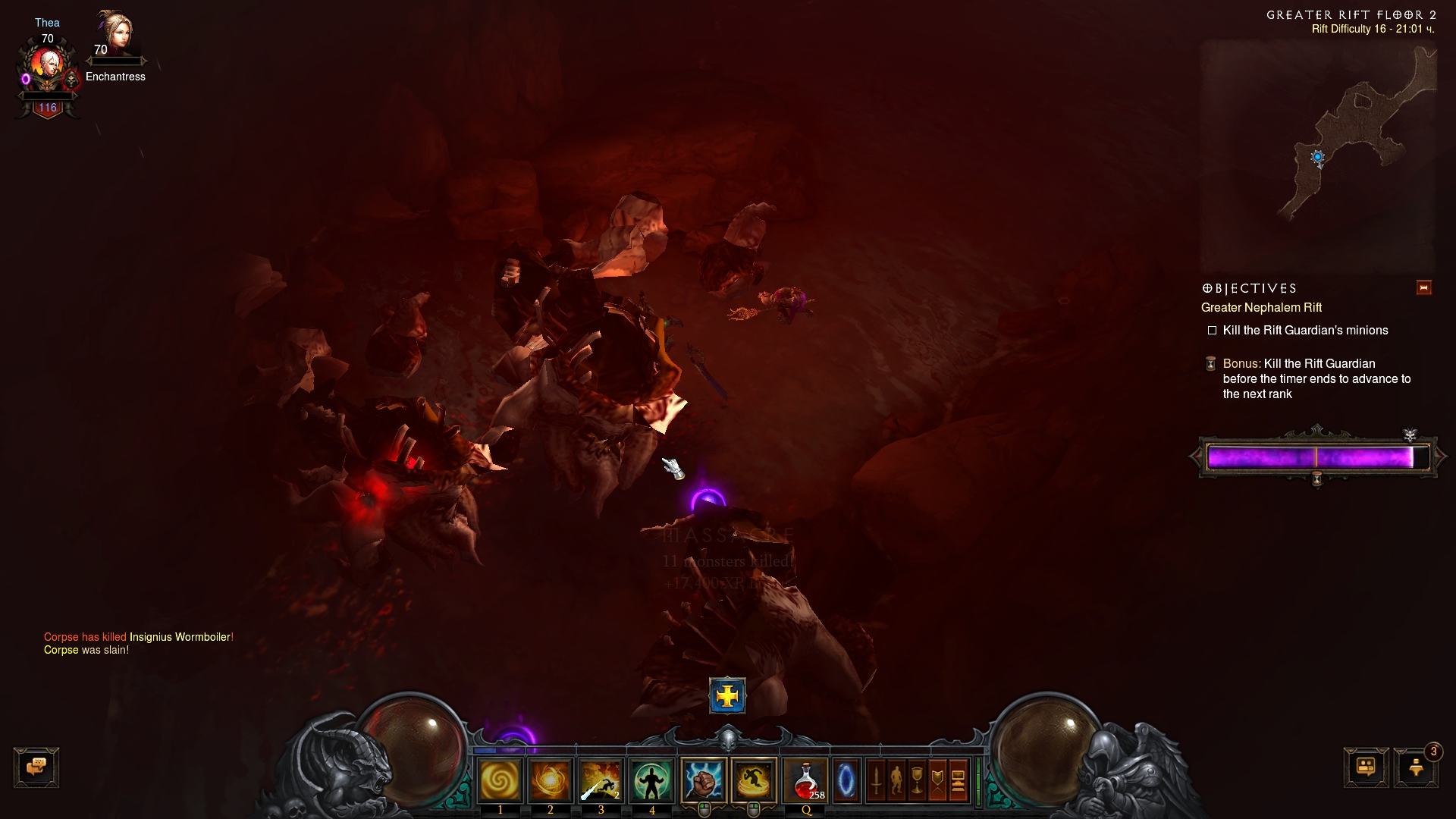The height and width of the screenshot is (819, 1456).
Task: Open the friends list social button
Action: click(1366, 767)
